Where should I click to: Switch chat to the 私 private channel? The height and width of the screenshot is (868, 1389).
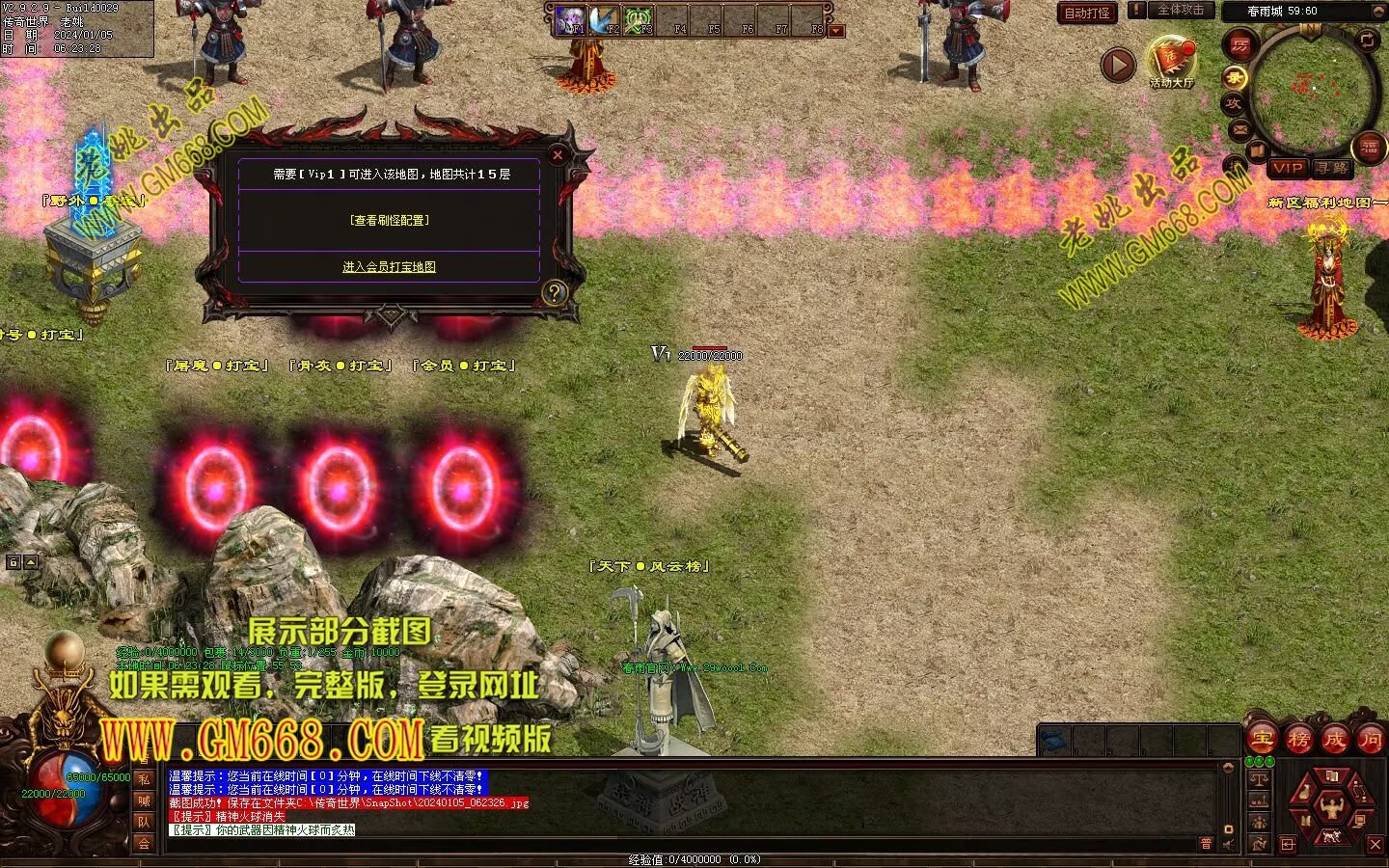click(144, 779)
